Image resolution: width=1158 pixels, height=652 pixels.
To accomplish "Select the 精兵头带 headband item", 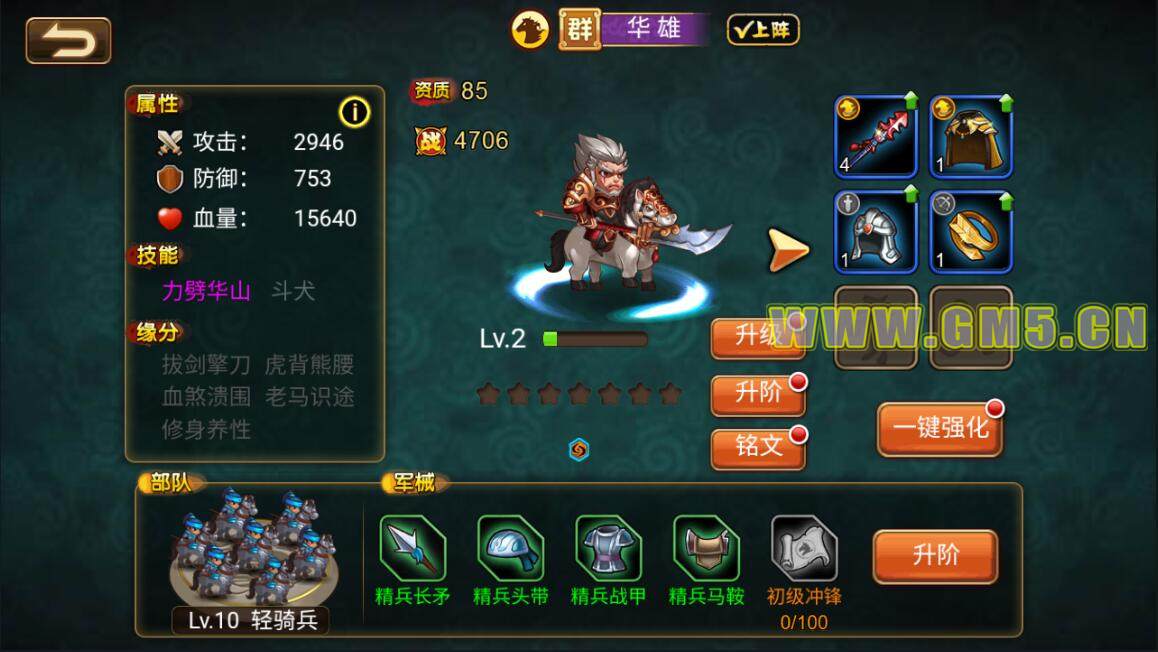I will [510, 550].
